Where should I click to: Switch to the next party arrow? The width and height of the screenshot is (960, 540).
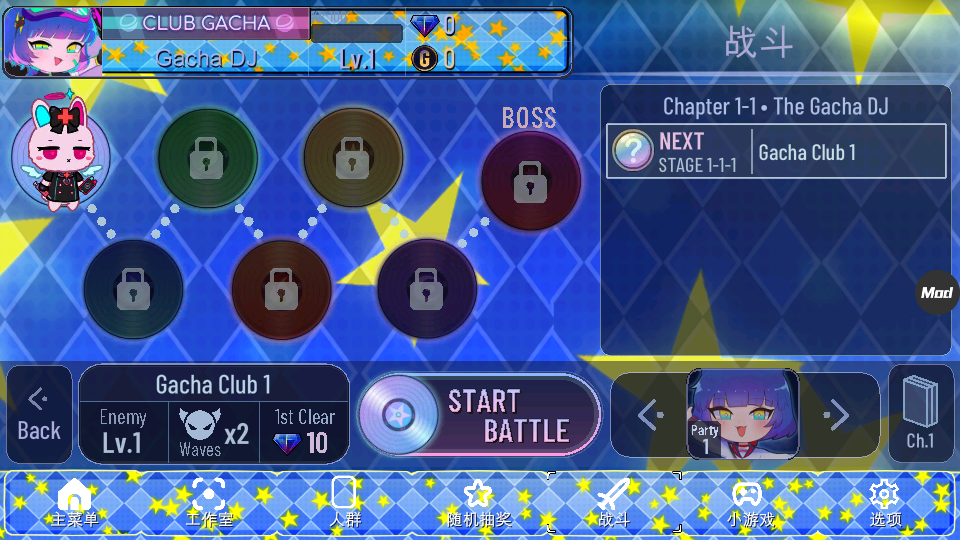836,414
